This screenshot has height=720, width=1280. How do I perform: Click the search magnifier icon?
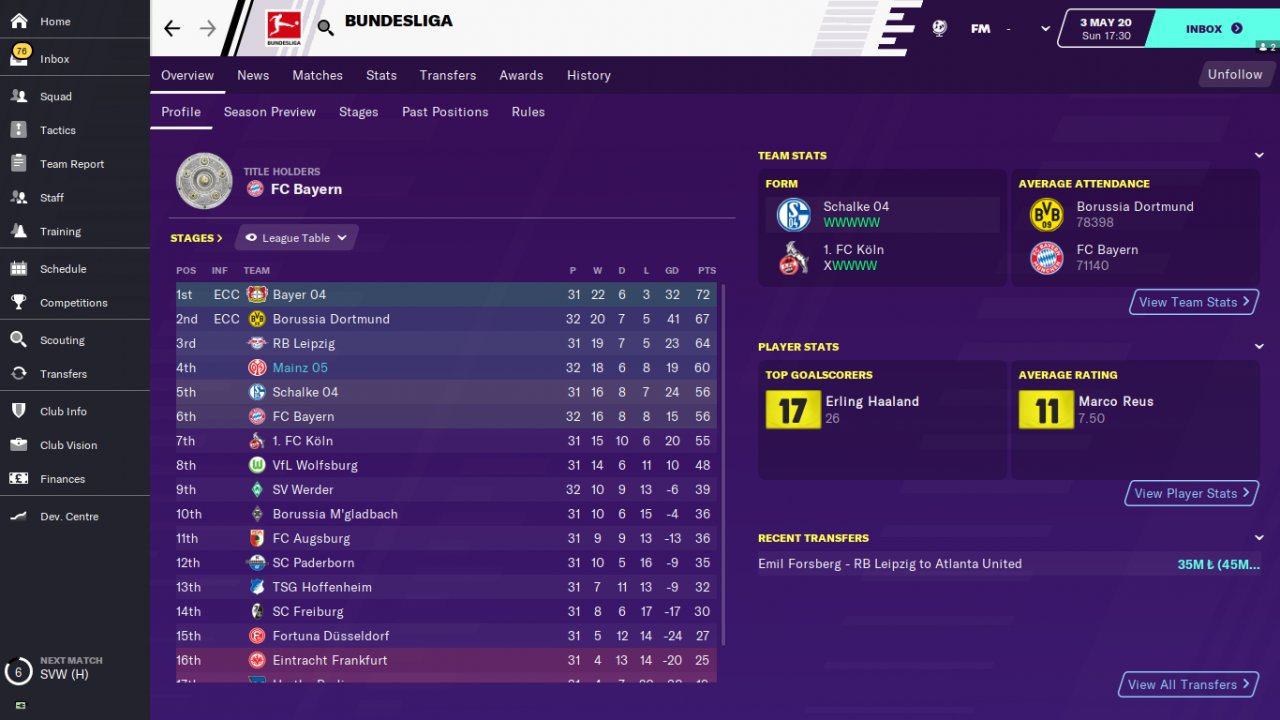point(326,28)
